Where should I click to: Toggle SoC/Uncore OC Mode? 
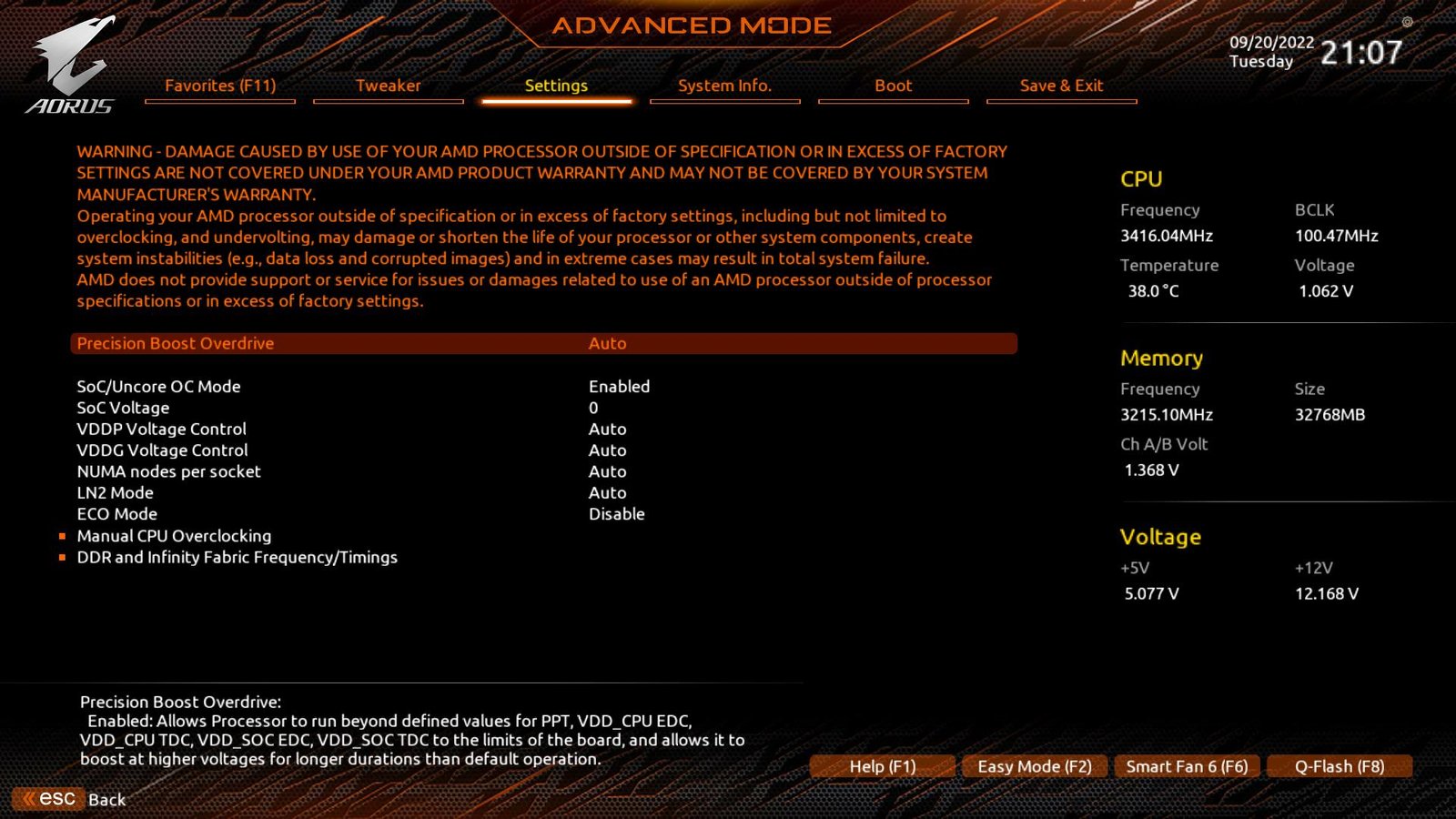tap(620, 386)
